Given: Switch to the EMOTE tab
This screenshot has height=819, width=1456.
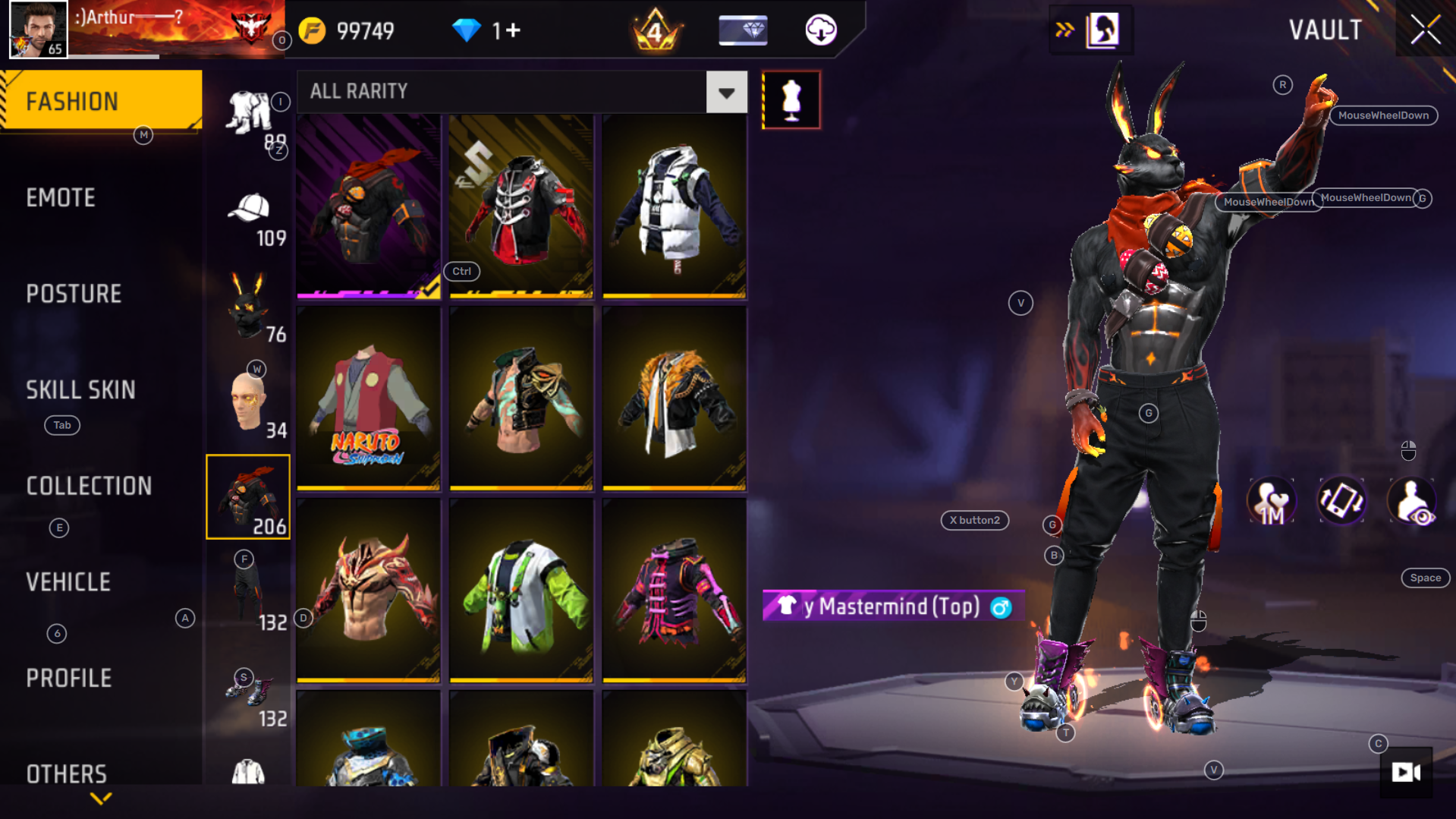Looking at the screenshot, I should pyautogui.click(x=61, y=197).
